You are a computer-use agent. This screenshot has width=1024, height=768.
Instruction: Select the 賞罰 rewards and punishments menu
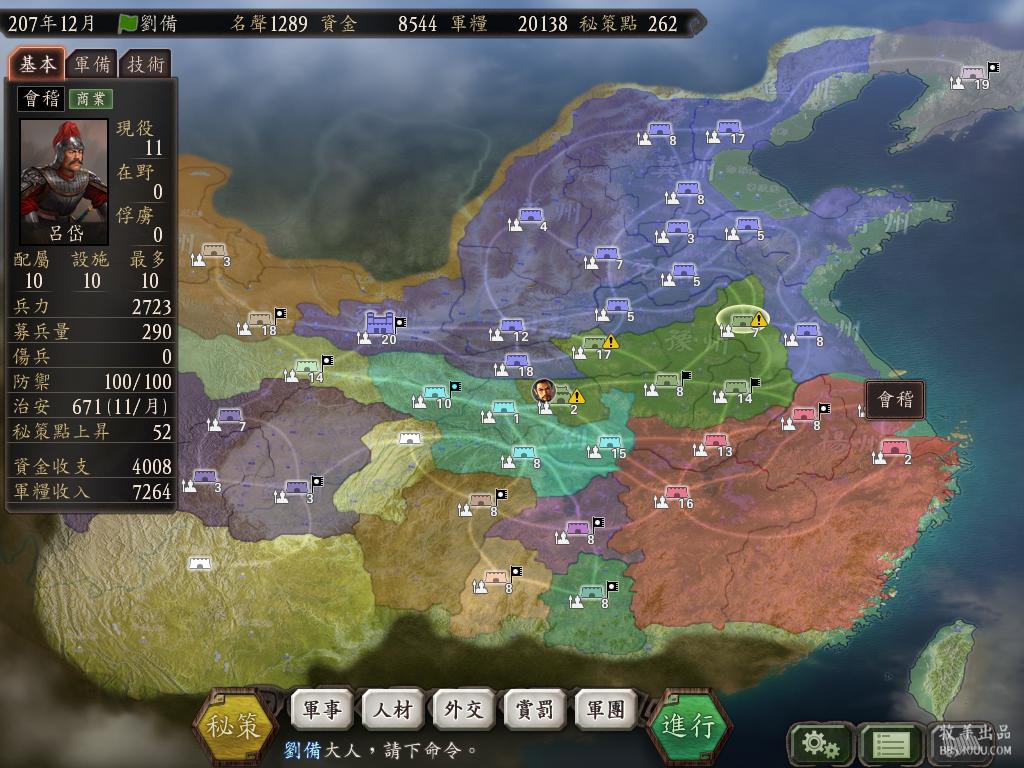point(534,710)
